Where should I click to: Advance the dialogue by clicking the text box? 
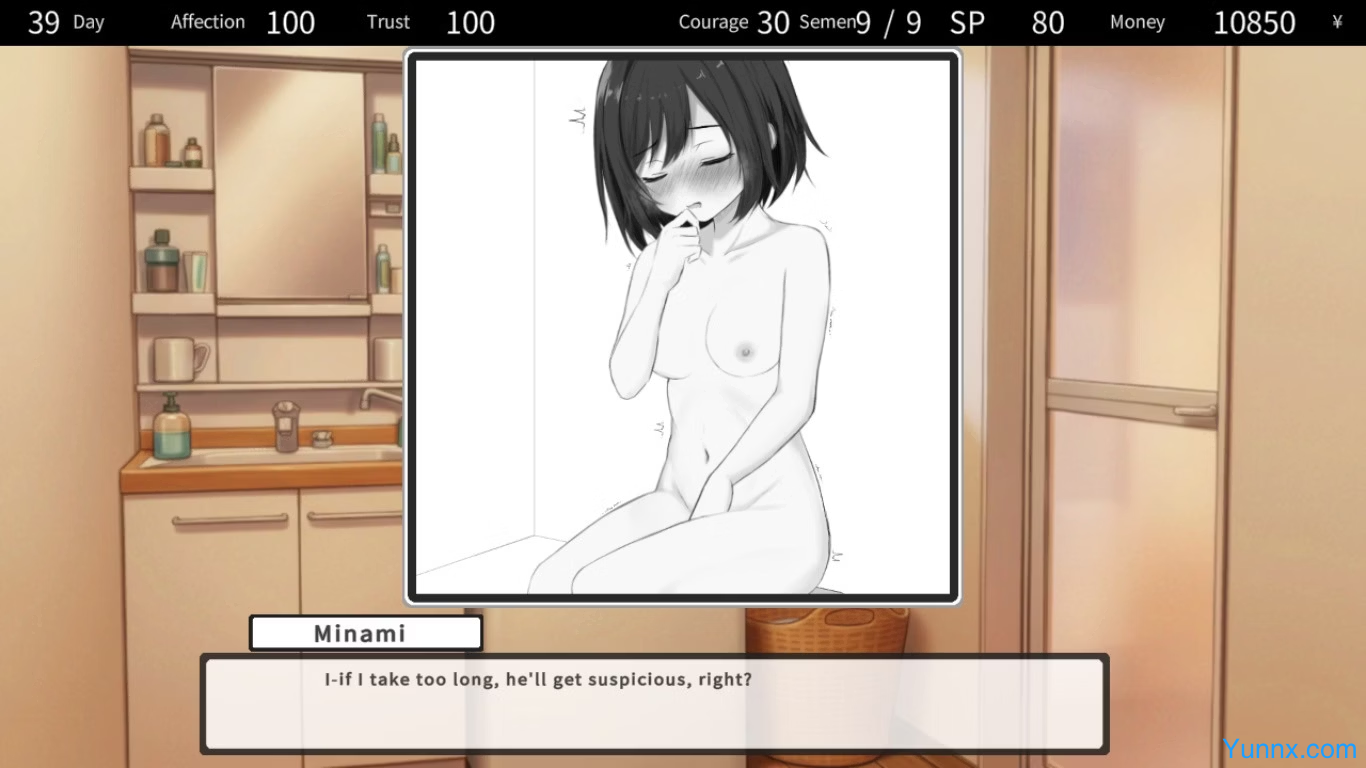click(x=655, y=704)
